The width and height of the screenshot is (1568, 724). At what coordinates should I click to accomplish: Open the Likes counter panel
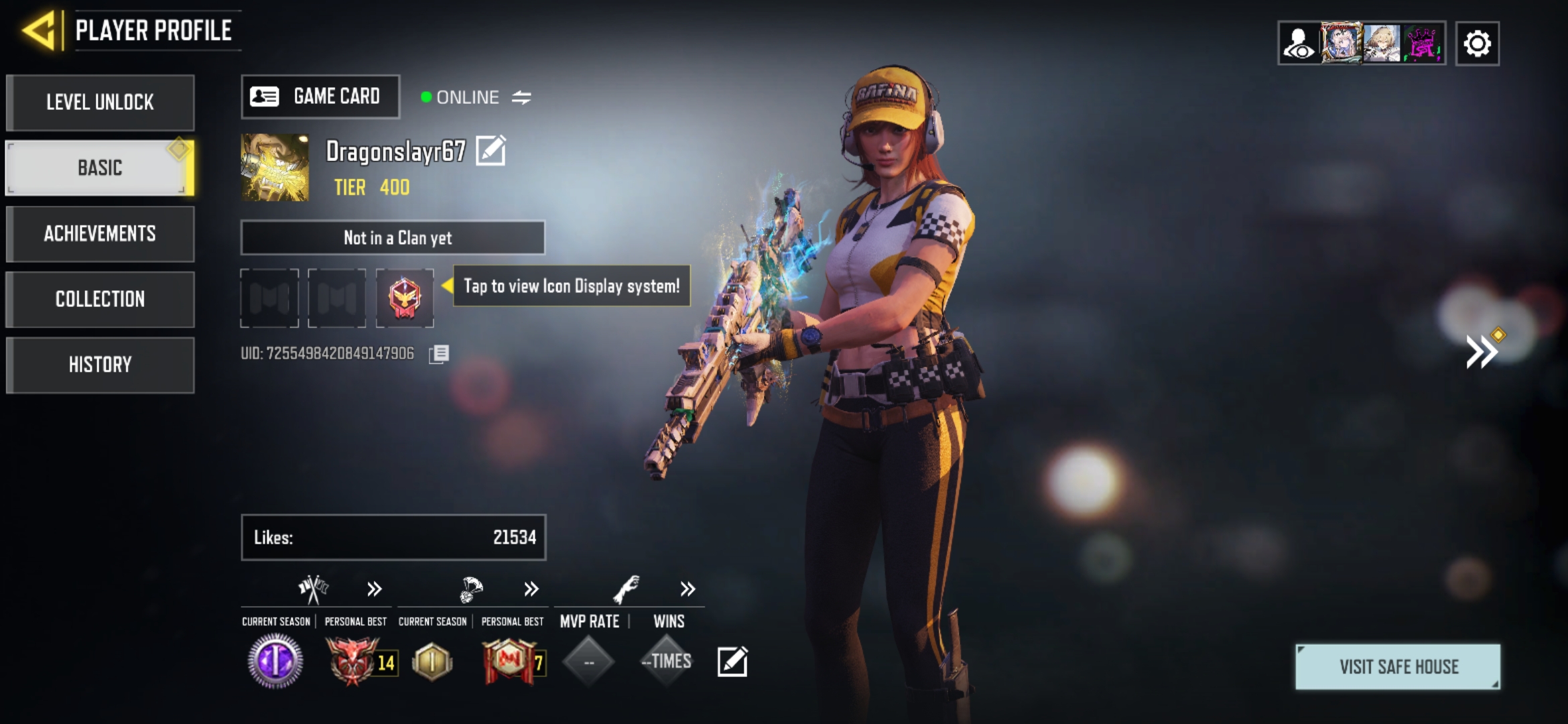393,537
